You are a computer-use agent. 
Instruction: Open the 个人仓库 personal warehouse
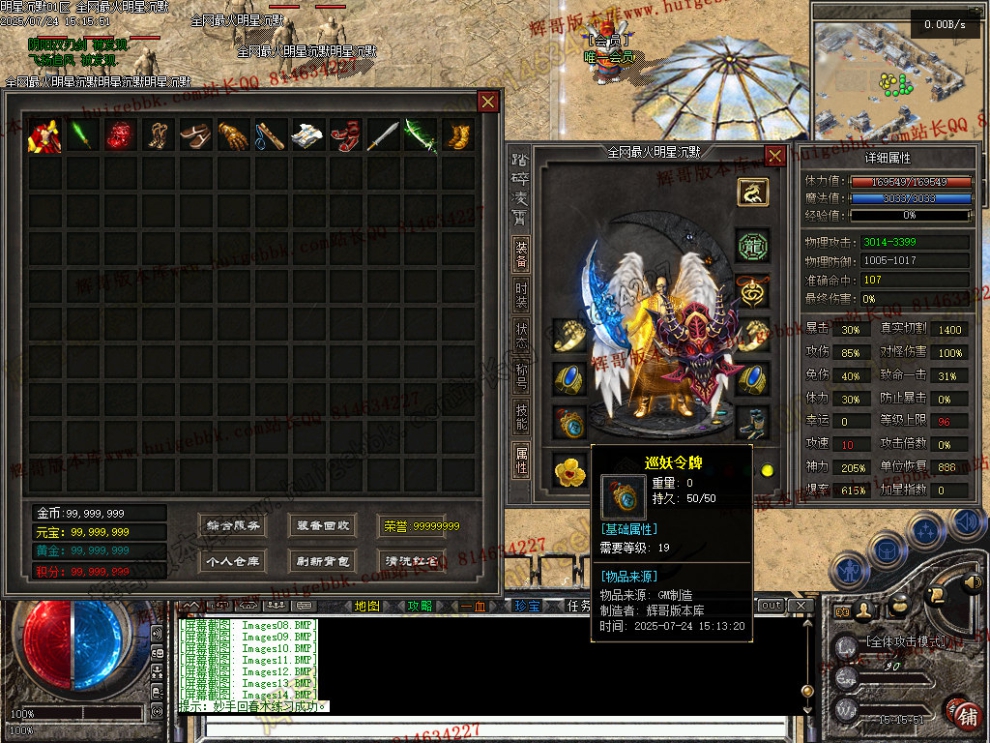pos(232,561)
